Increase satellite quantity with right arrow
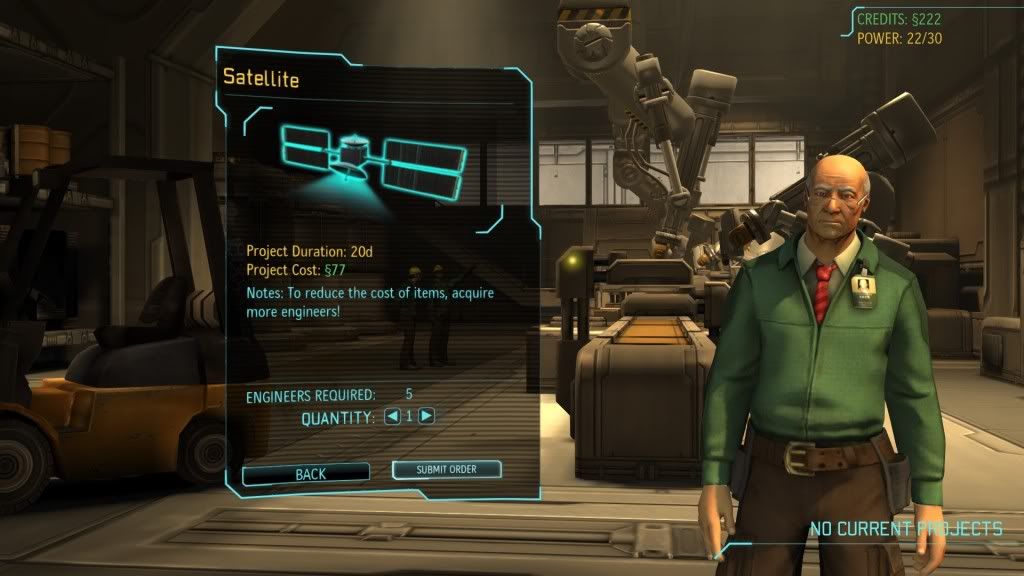The height and width of the screenshot is (576, 1024). pyautogui.click(x=427, y=416)
